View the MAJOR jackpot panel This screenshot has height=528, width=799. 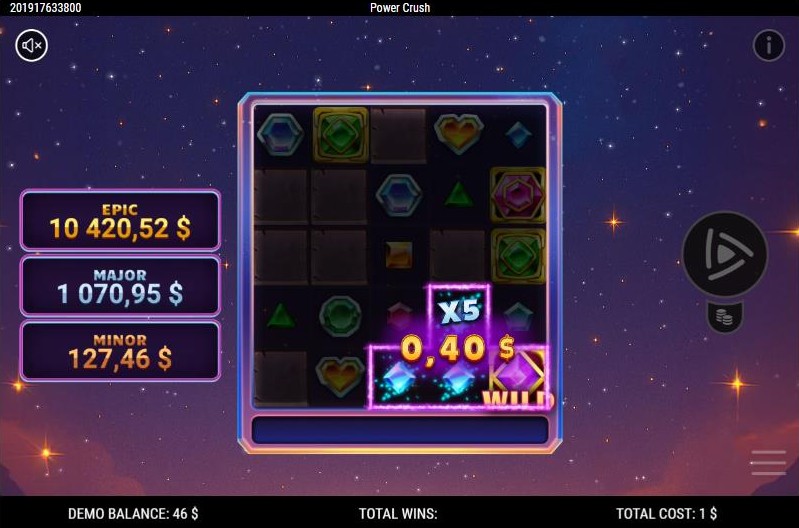click(120, 286)
